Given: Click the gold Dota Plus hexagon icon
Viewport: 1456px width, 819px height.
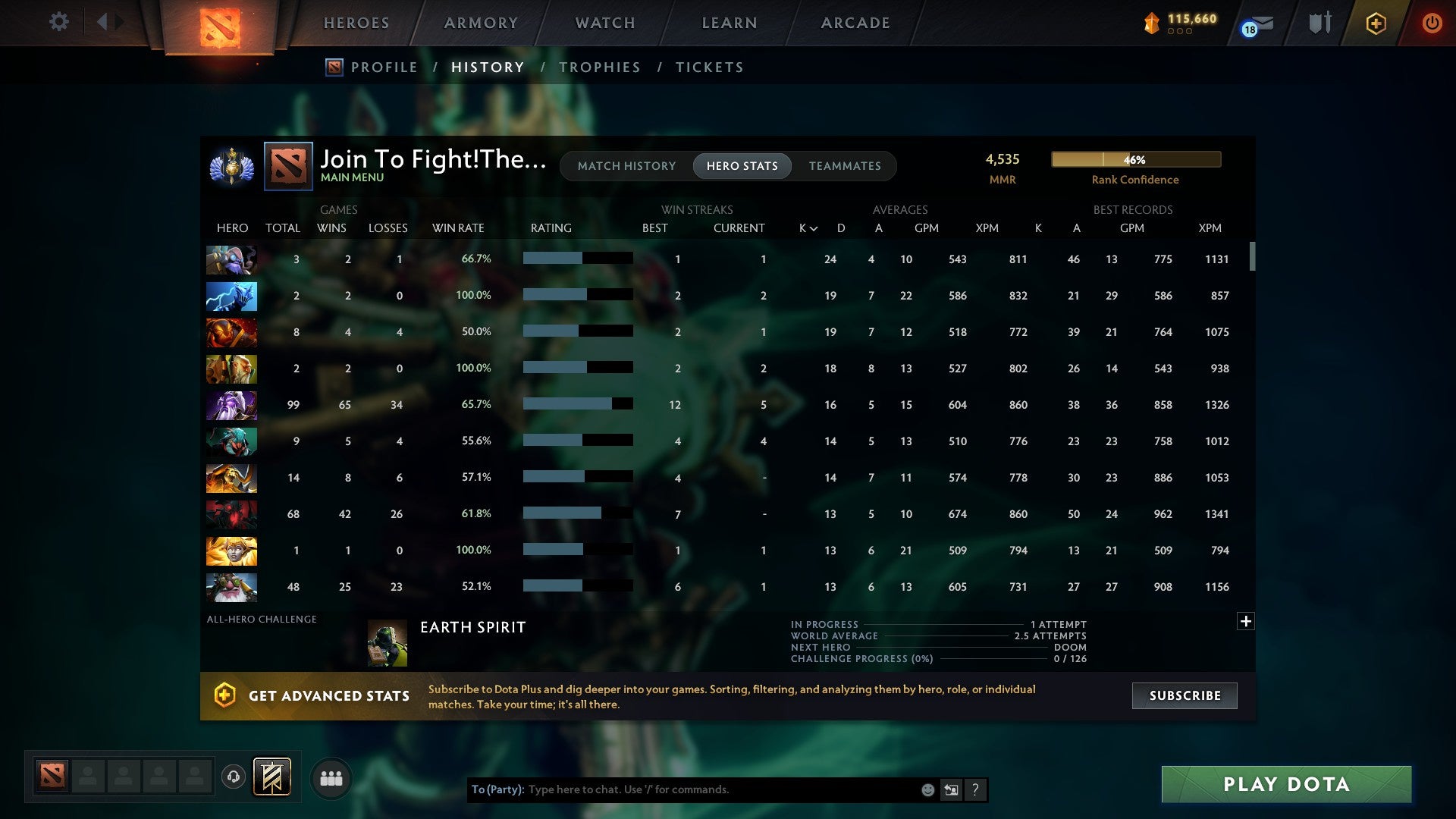Looking at the screenshot, I should pyautogui.click(x=1376, y=23).
